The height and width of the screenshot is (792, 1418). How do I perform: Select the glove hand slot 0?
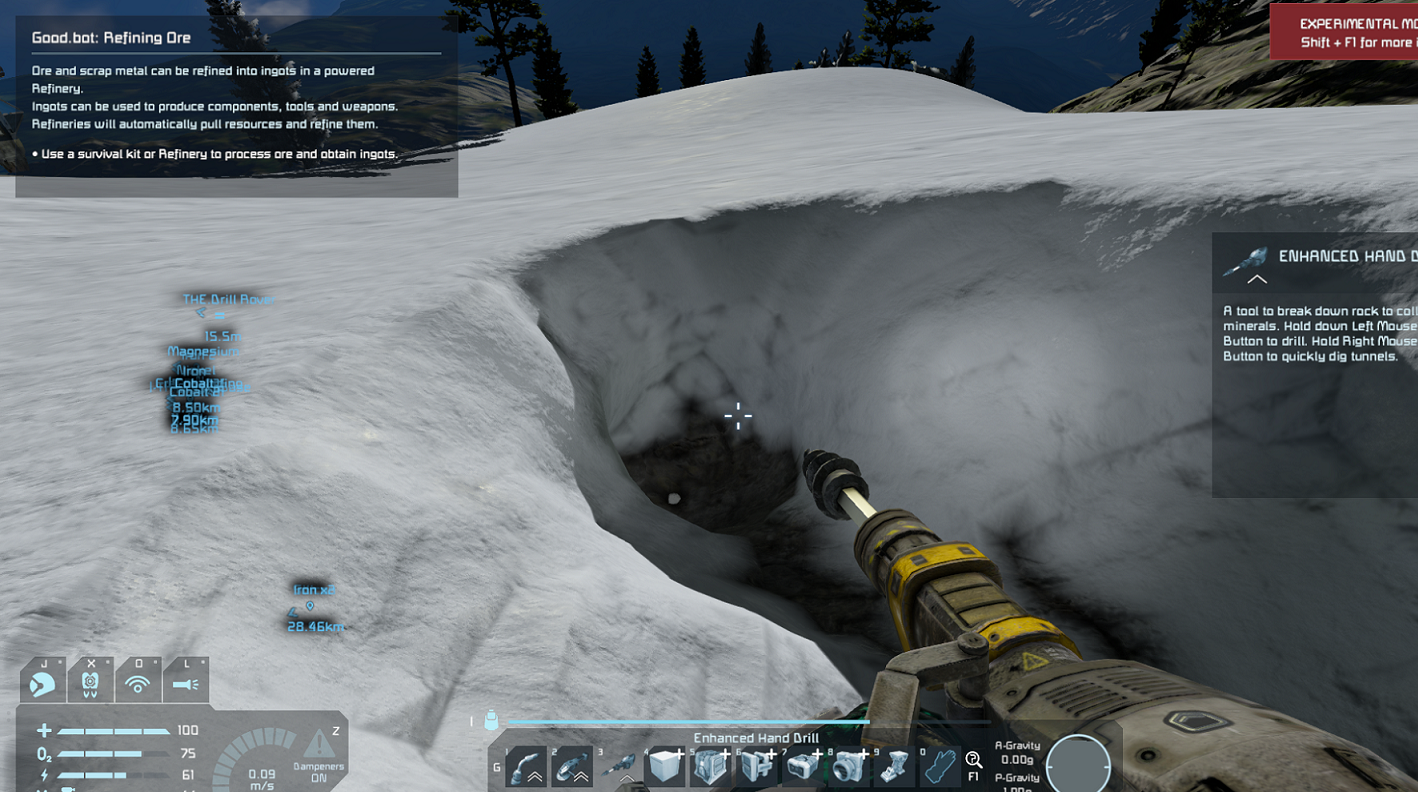(x=939, y=768)
